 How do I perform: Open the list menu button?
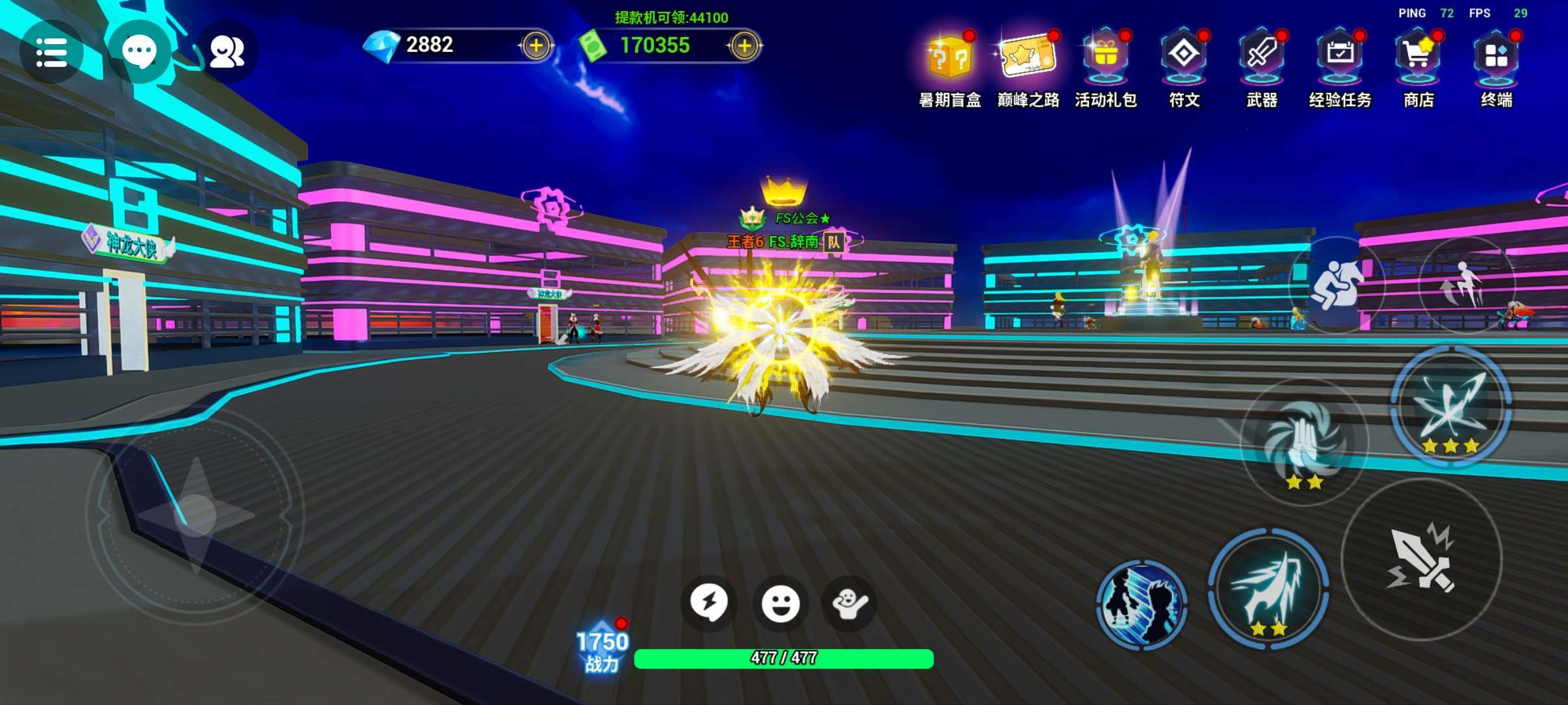coord(51,52)
